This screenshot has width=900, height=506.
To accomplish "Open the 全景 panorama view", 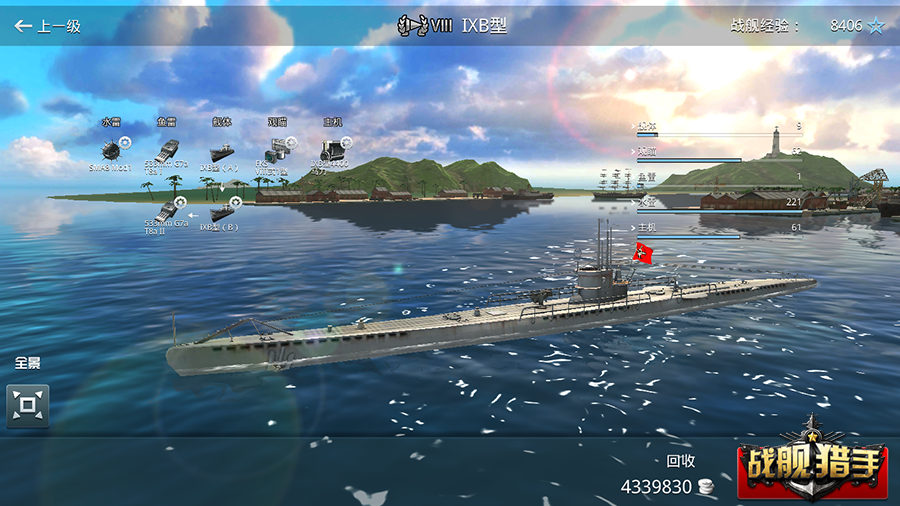I will (27, 405).
